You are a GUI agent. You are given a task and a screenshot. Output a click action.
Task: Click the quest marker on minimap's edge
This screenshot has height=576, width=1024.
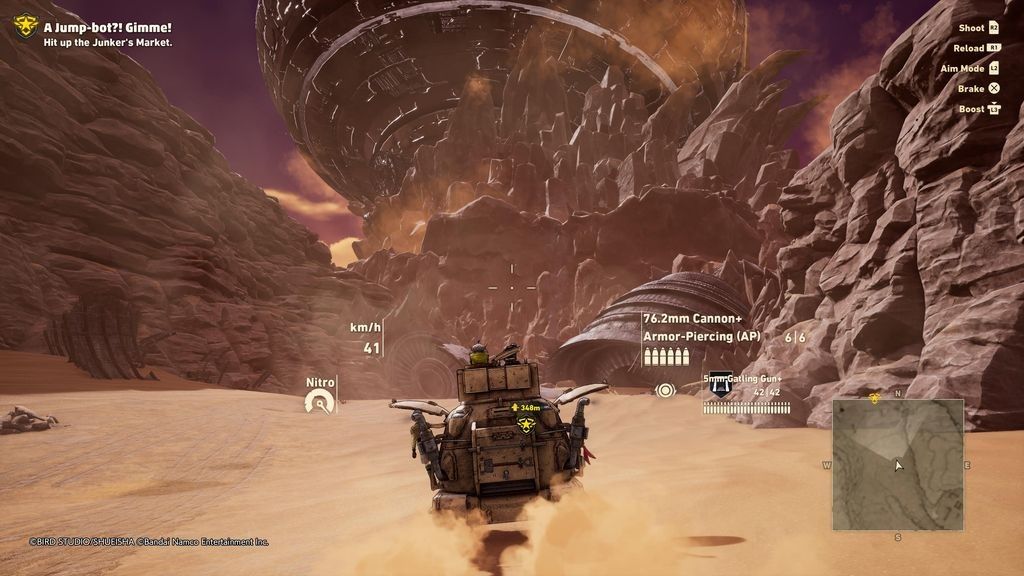873,398
